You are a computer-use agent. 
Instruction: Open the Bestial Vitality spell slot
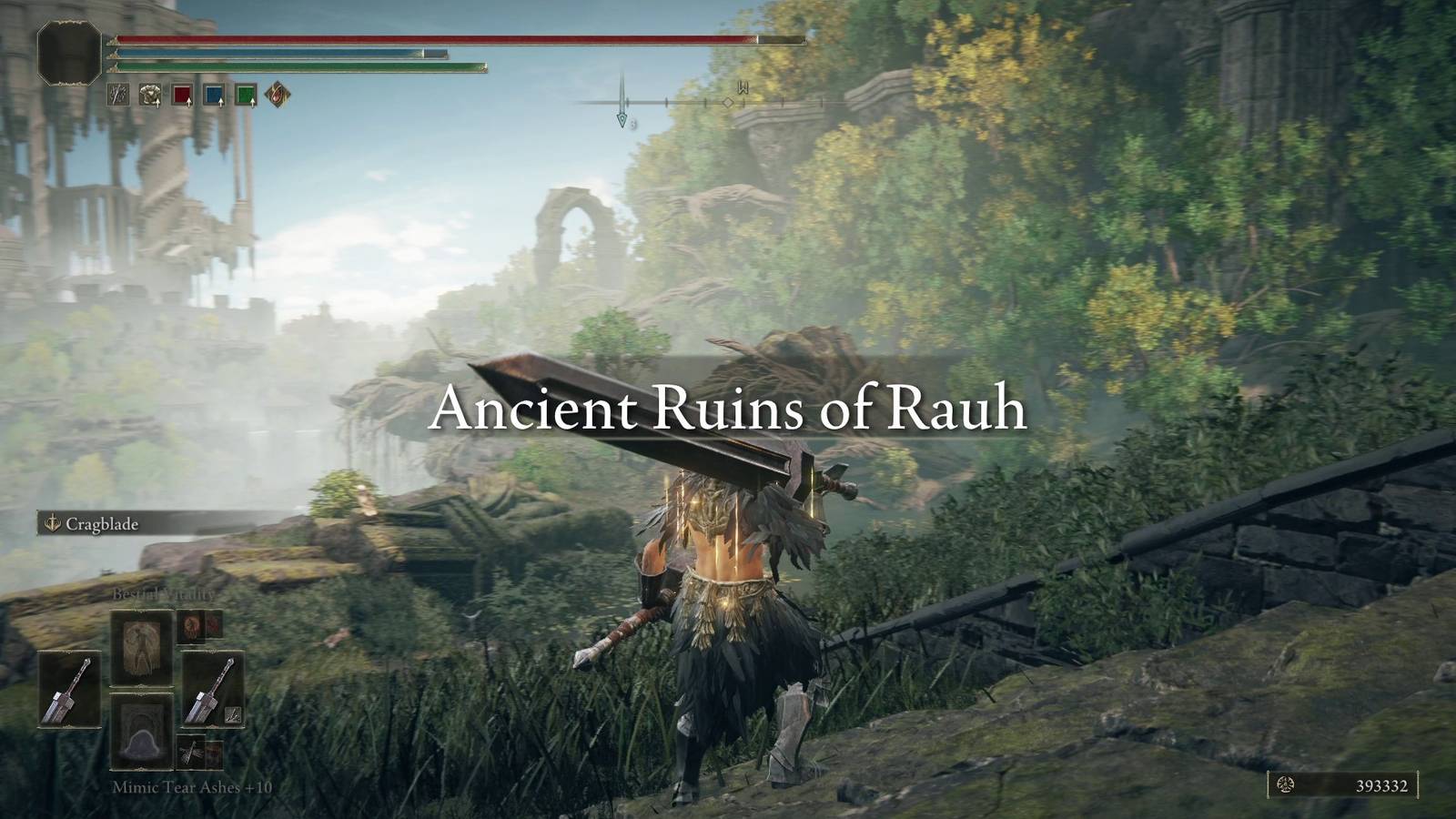[141, 647]
